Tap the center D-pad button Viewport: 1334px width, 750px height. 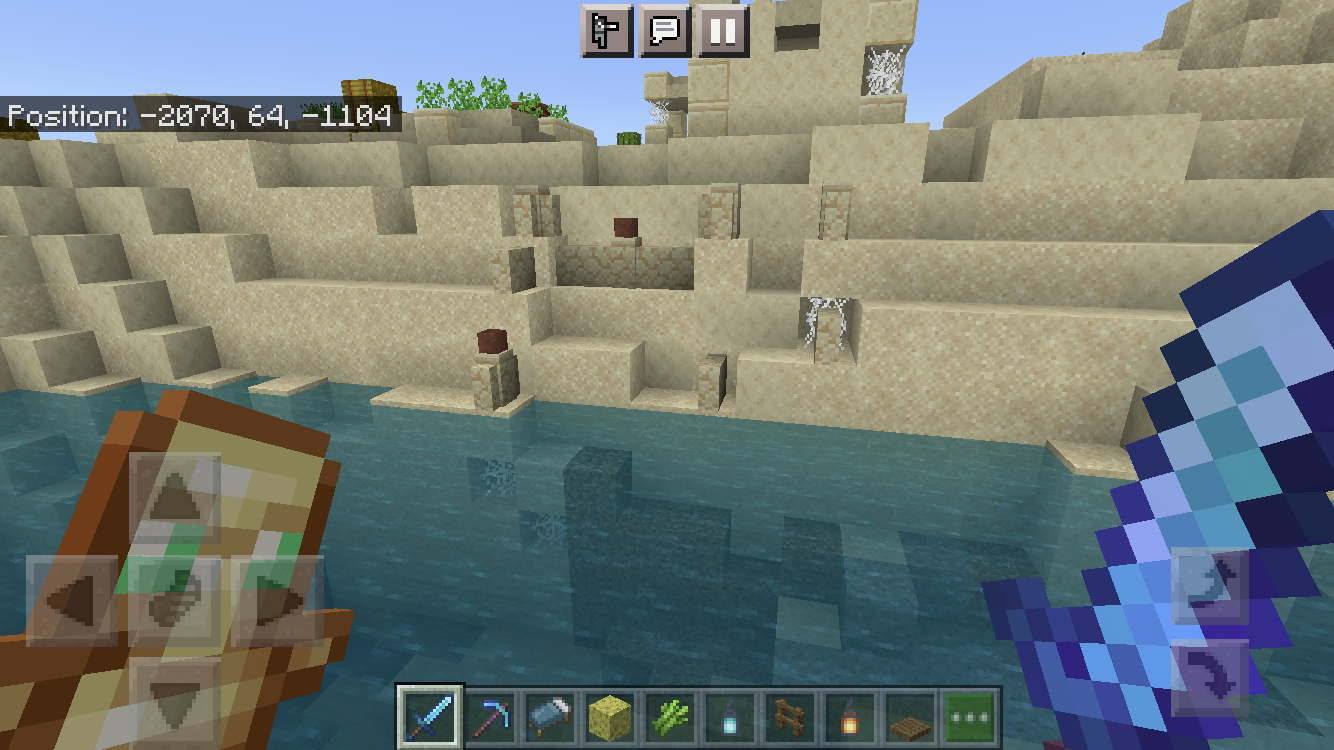pos(176,601)
